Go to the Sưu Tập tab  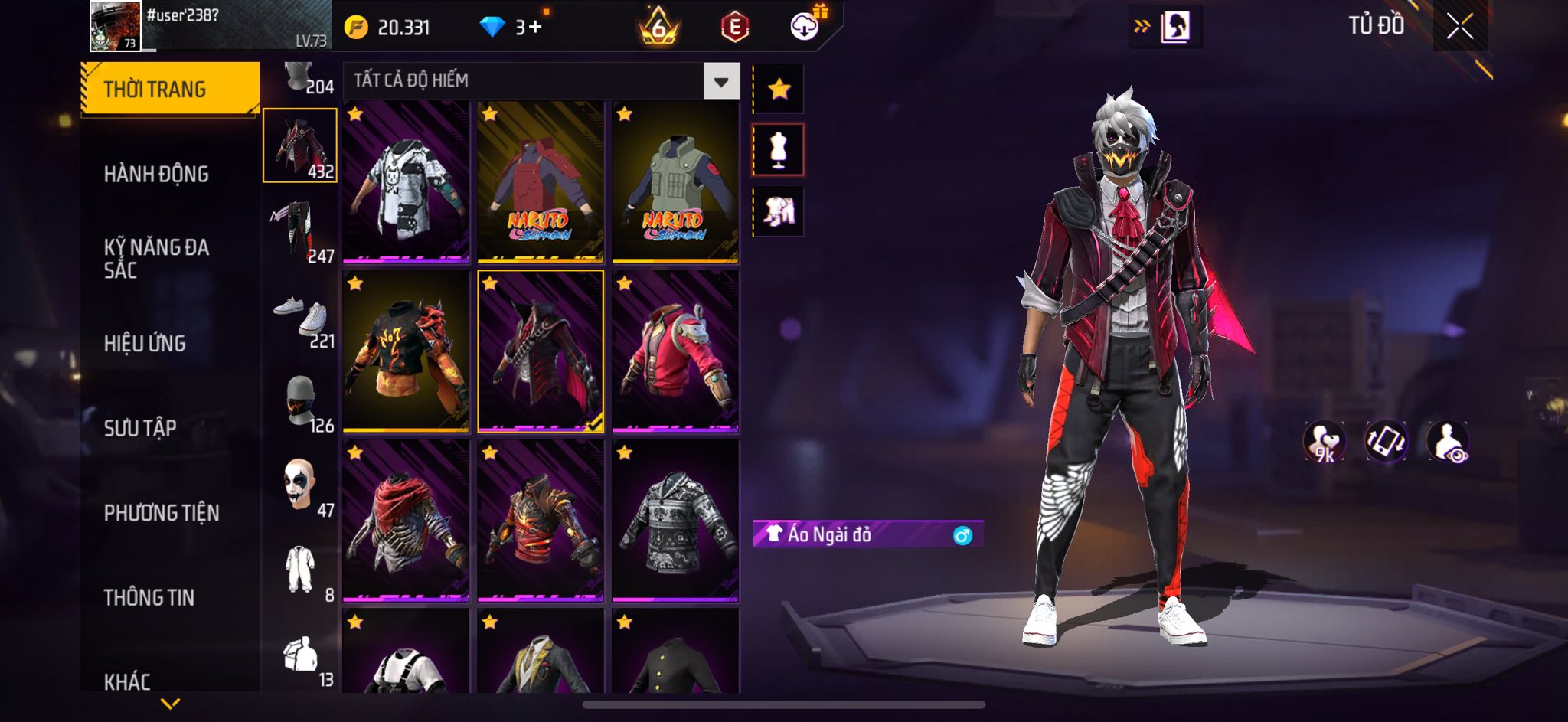[140, 427]
